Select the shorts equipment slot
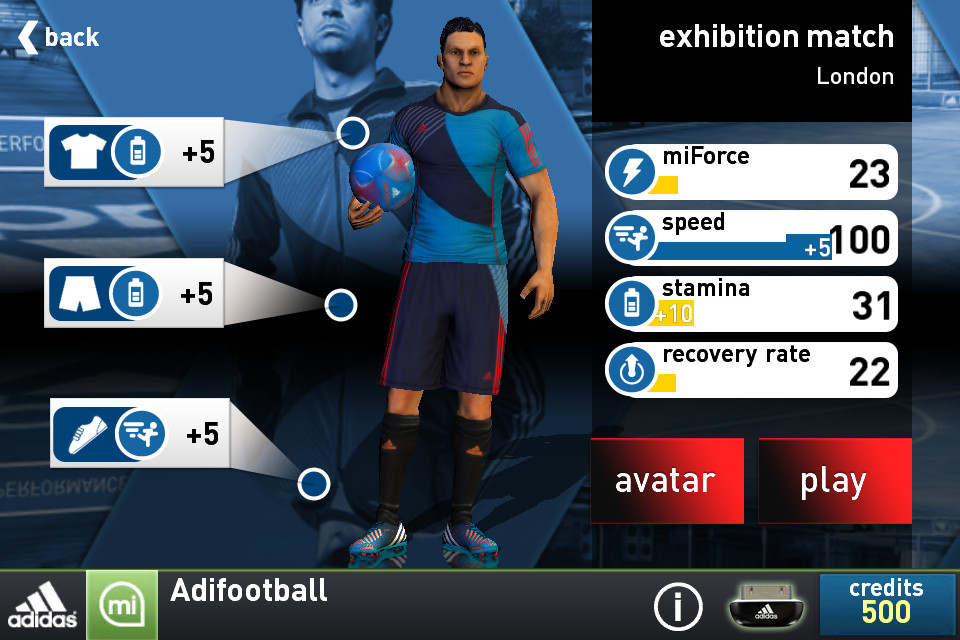The width and height of the screenshot is (960, 640). pos(134,294)
